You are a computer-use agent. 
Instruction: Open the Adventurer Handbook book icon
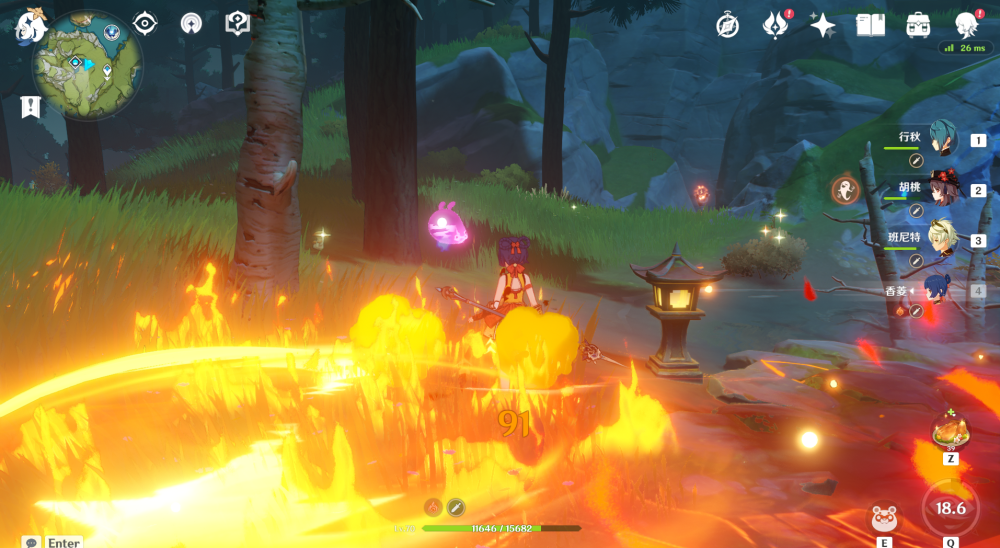click(x=870, y=25)
